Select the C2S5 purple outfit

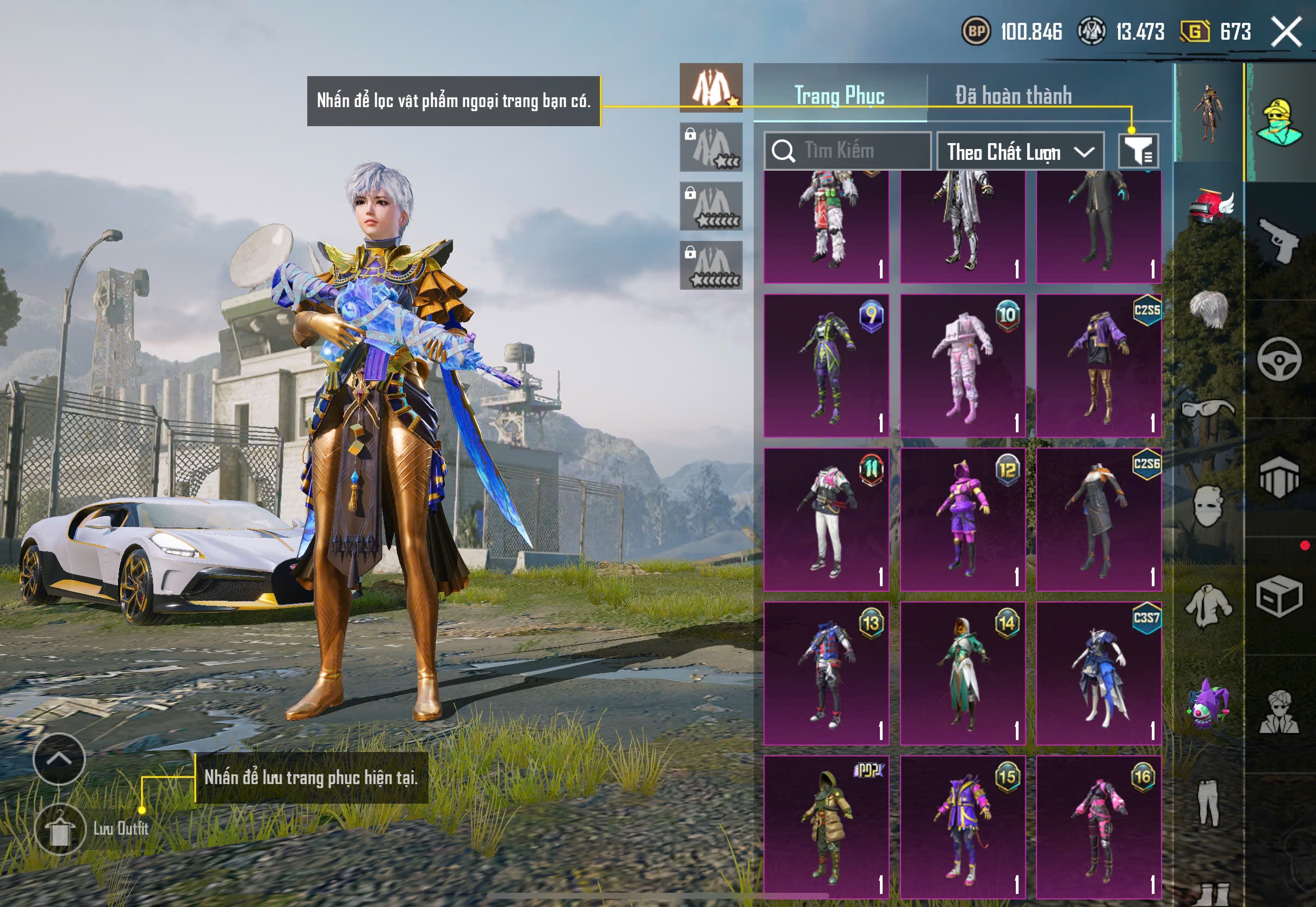[1098, 365]
